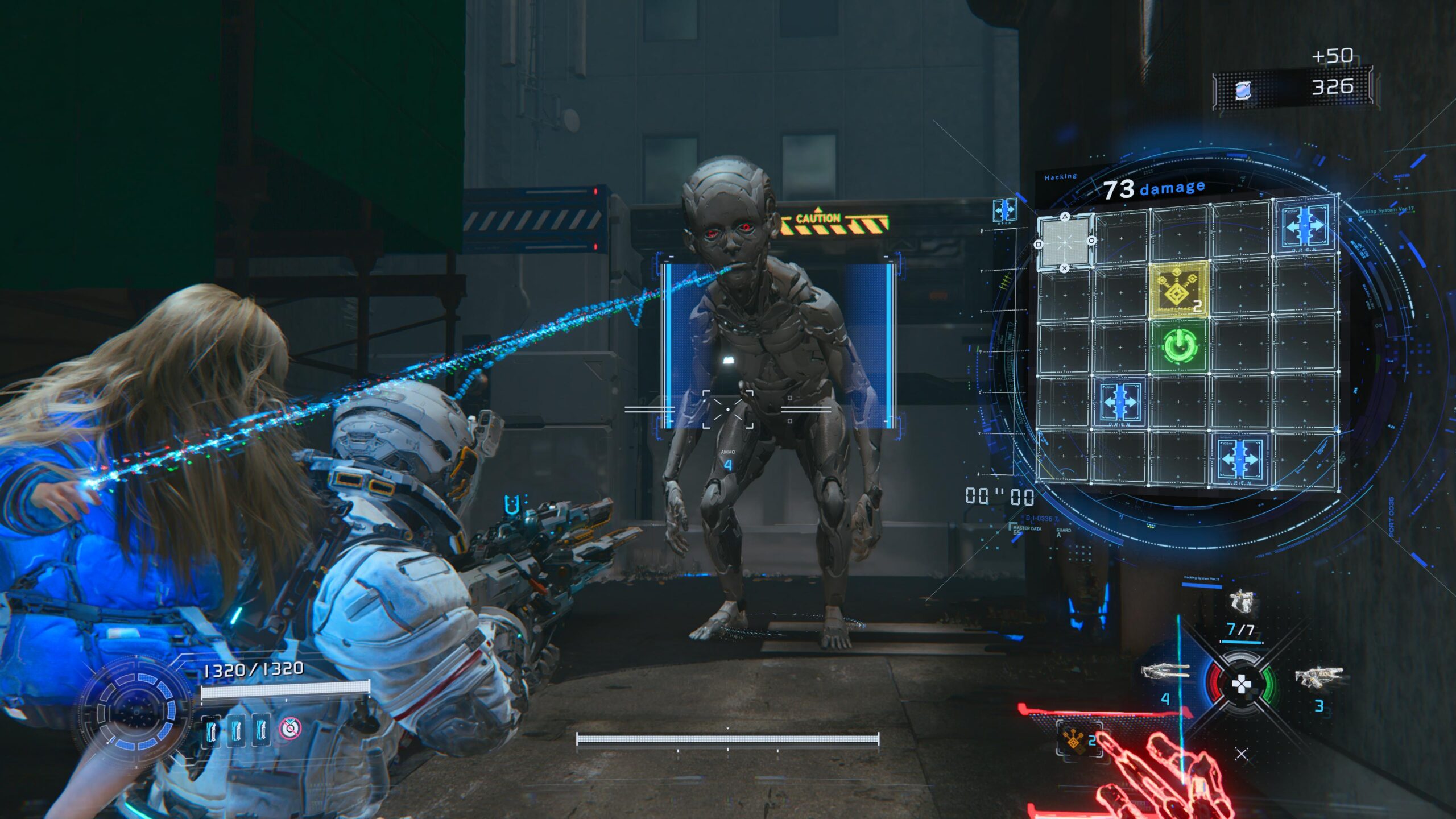1456x819 pixels.
Task: Choose the blue OPEN node in the grid corner
Action: 1304,225
